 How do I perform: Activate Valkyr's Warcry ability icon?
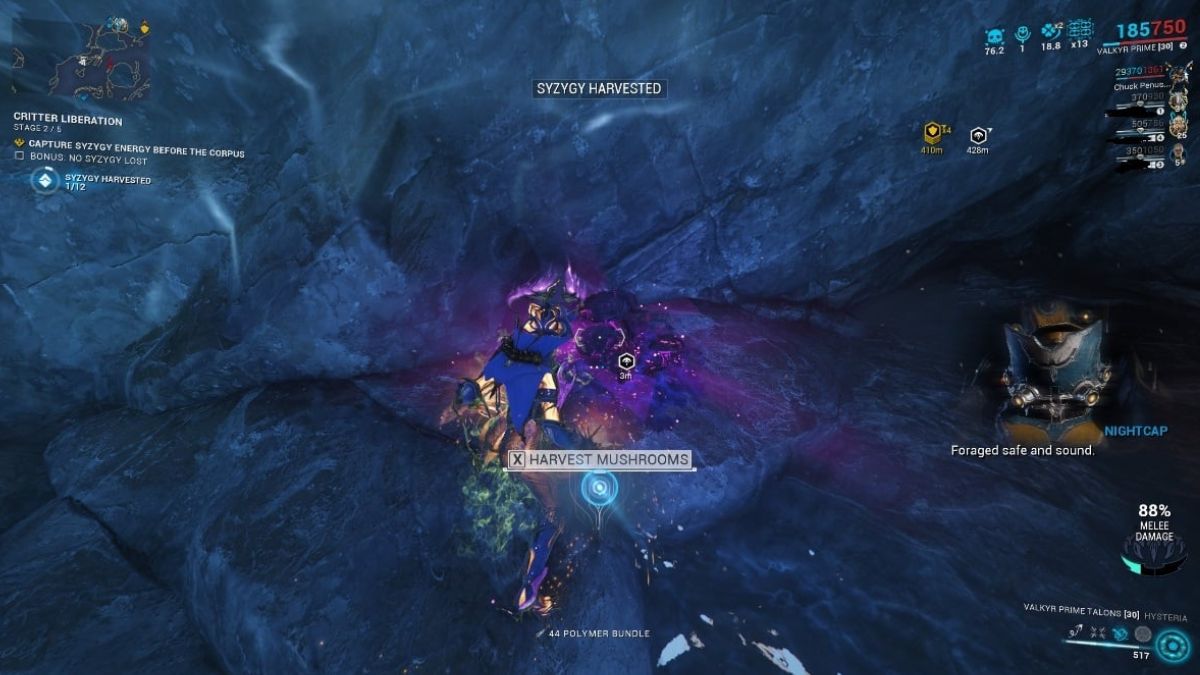[x=1100, y=634]
